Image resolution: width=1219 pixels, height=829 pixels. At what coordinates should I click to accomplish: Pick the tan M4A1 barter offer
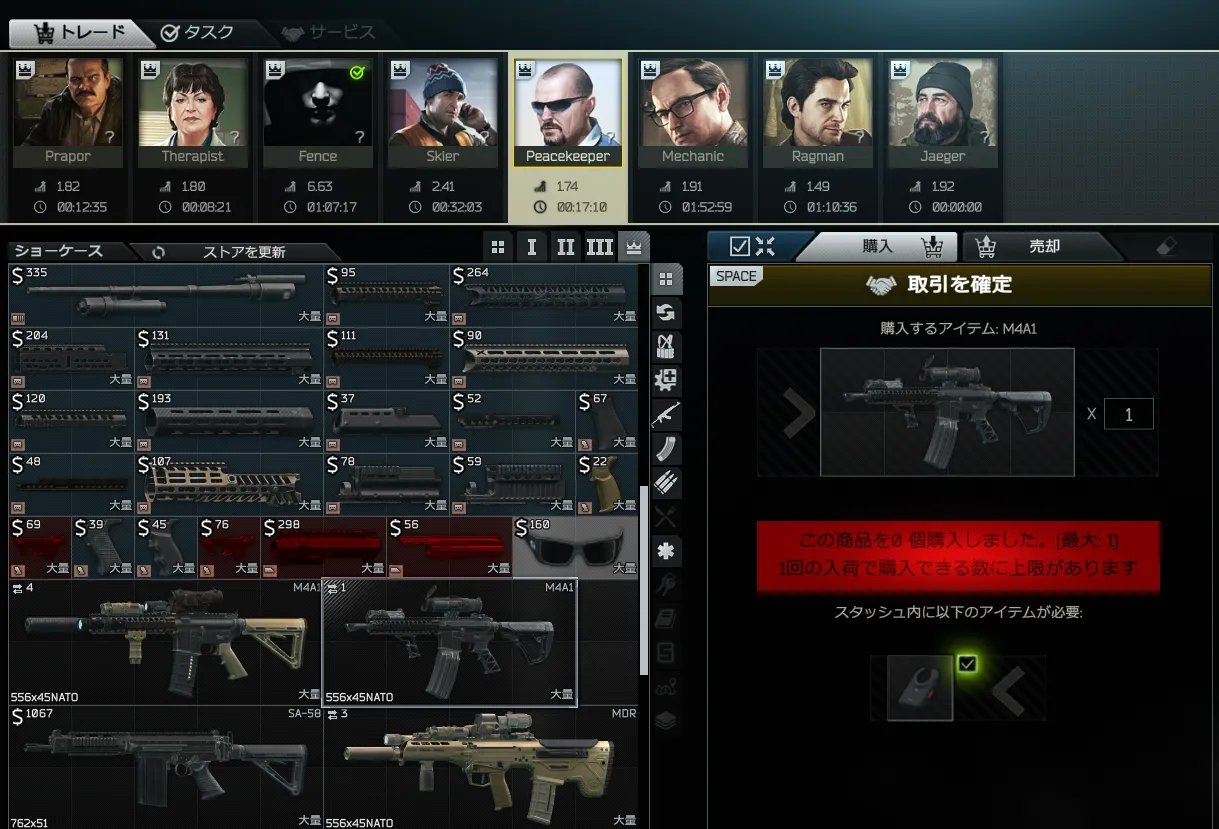click(x=165, y=642)
